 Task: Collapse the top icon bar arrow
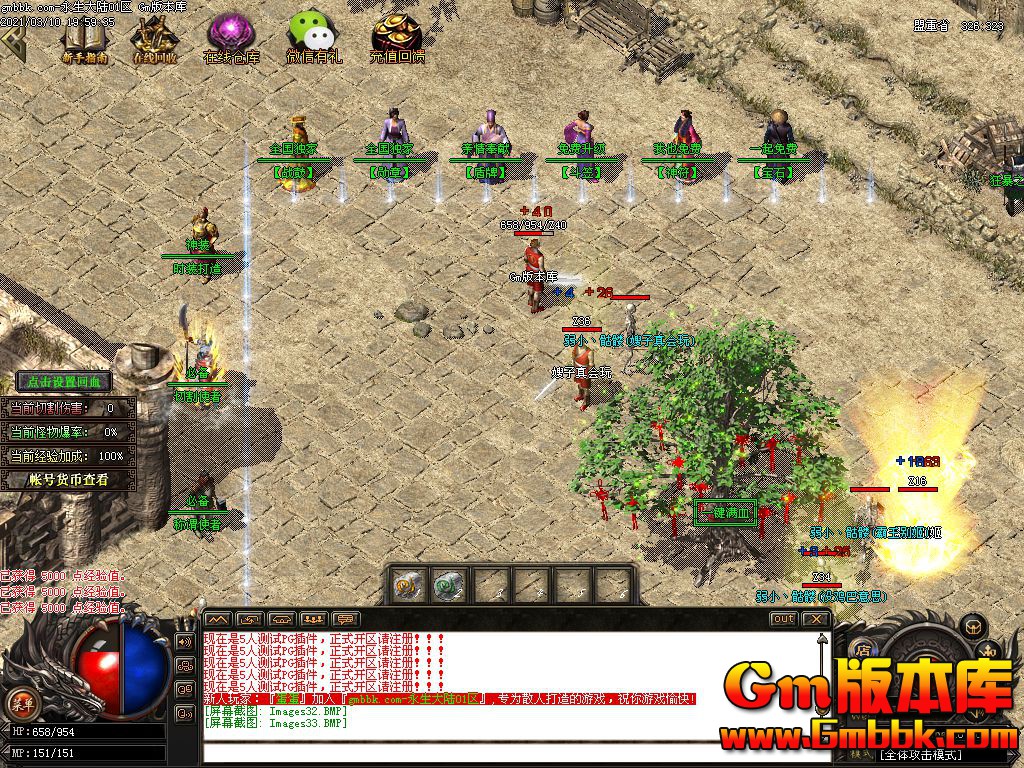click(x=12, y=37)
